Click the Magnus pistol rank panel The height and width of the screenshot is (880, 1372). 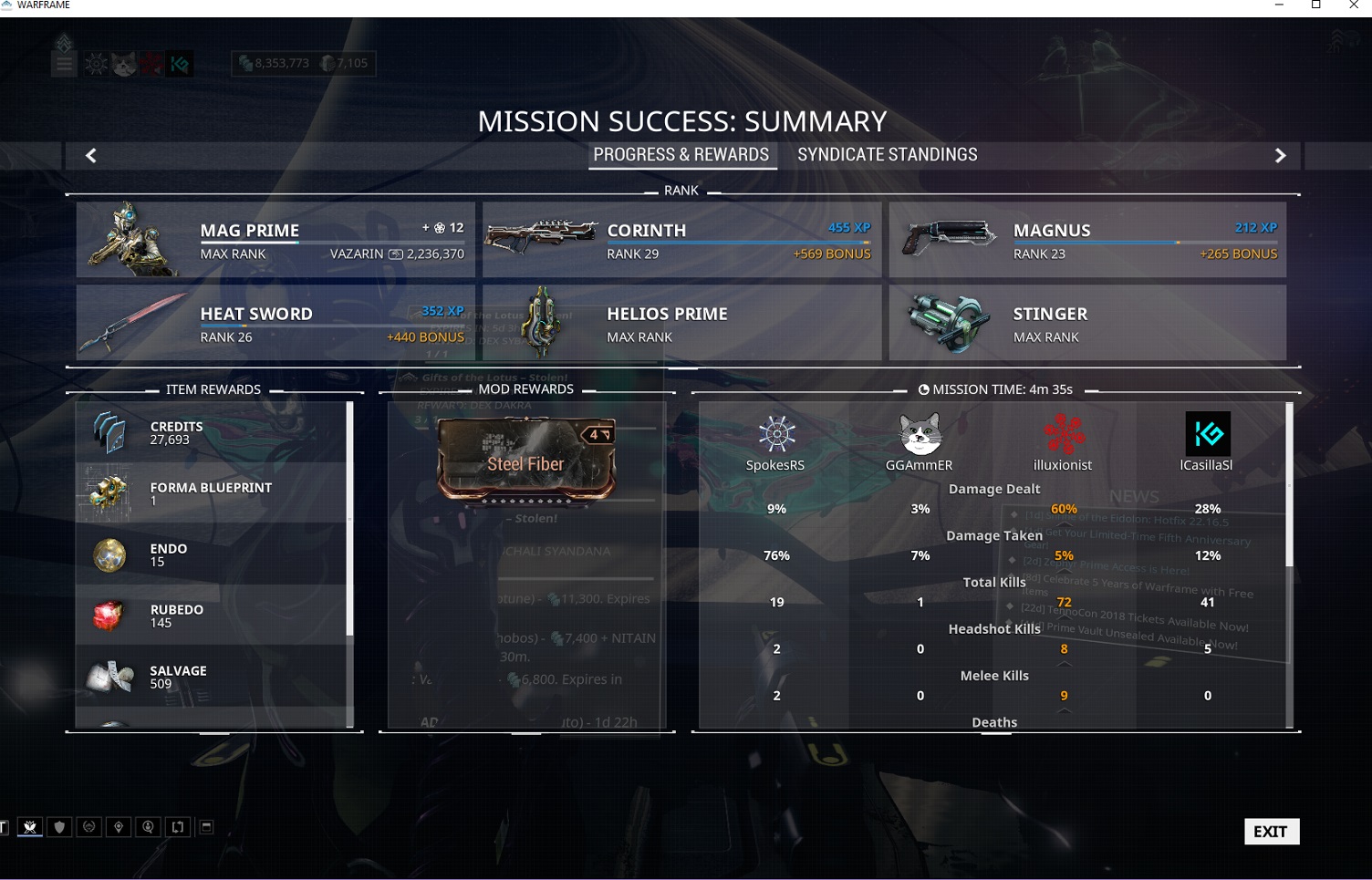tap(1087, 240)
